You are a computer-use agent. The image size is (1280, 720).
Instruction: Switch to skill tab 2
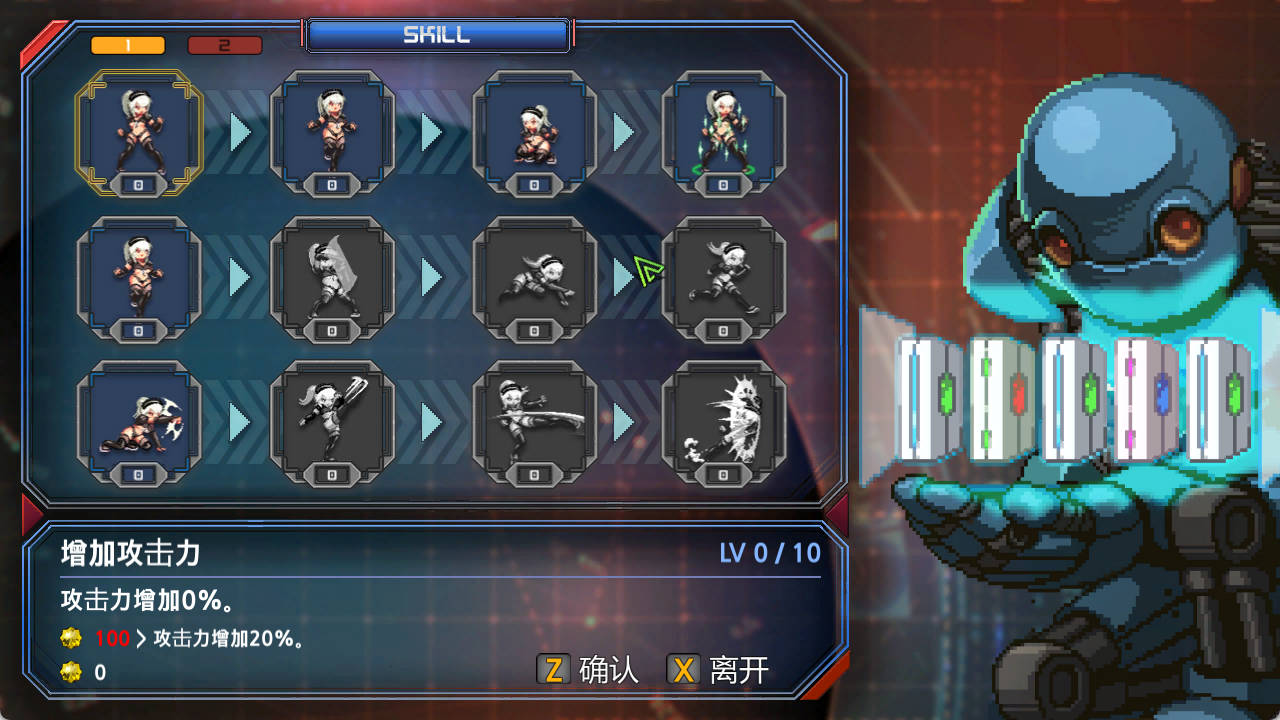pyautogui.click(x=225, y=45)
